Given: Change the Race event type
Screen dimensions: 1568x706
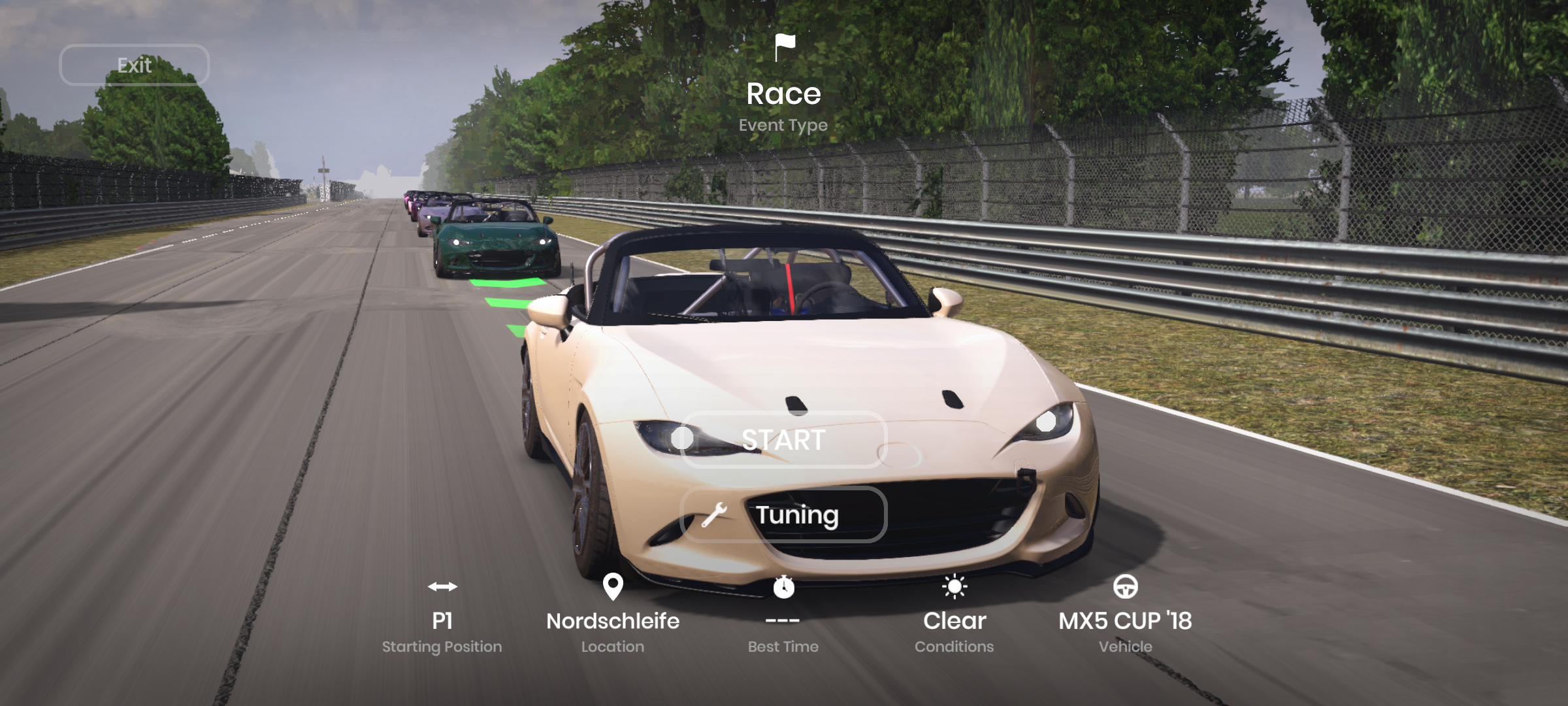Looking at the screenshot, I should click(x=783, y=93).
